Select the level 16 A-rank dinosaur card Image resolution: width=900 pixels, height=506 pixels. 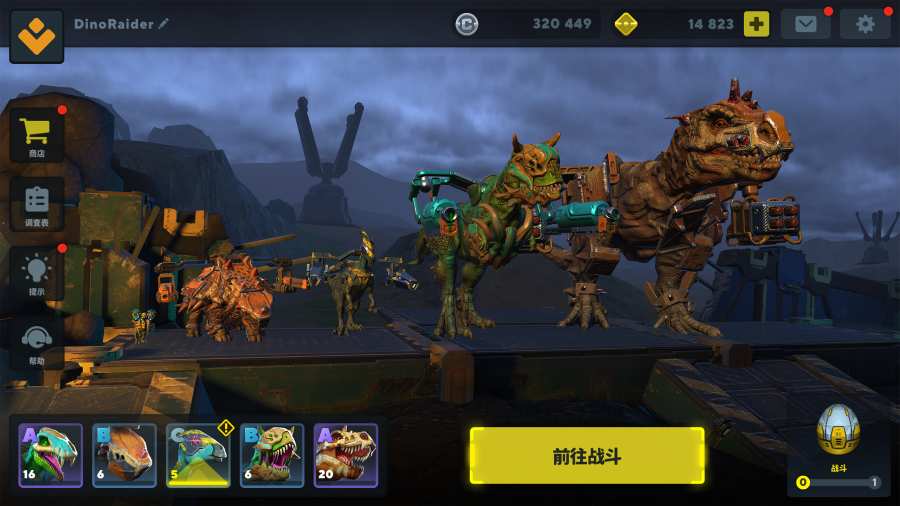[x=50, y=455]
